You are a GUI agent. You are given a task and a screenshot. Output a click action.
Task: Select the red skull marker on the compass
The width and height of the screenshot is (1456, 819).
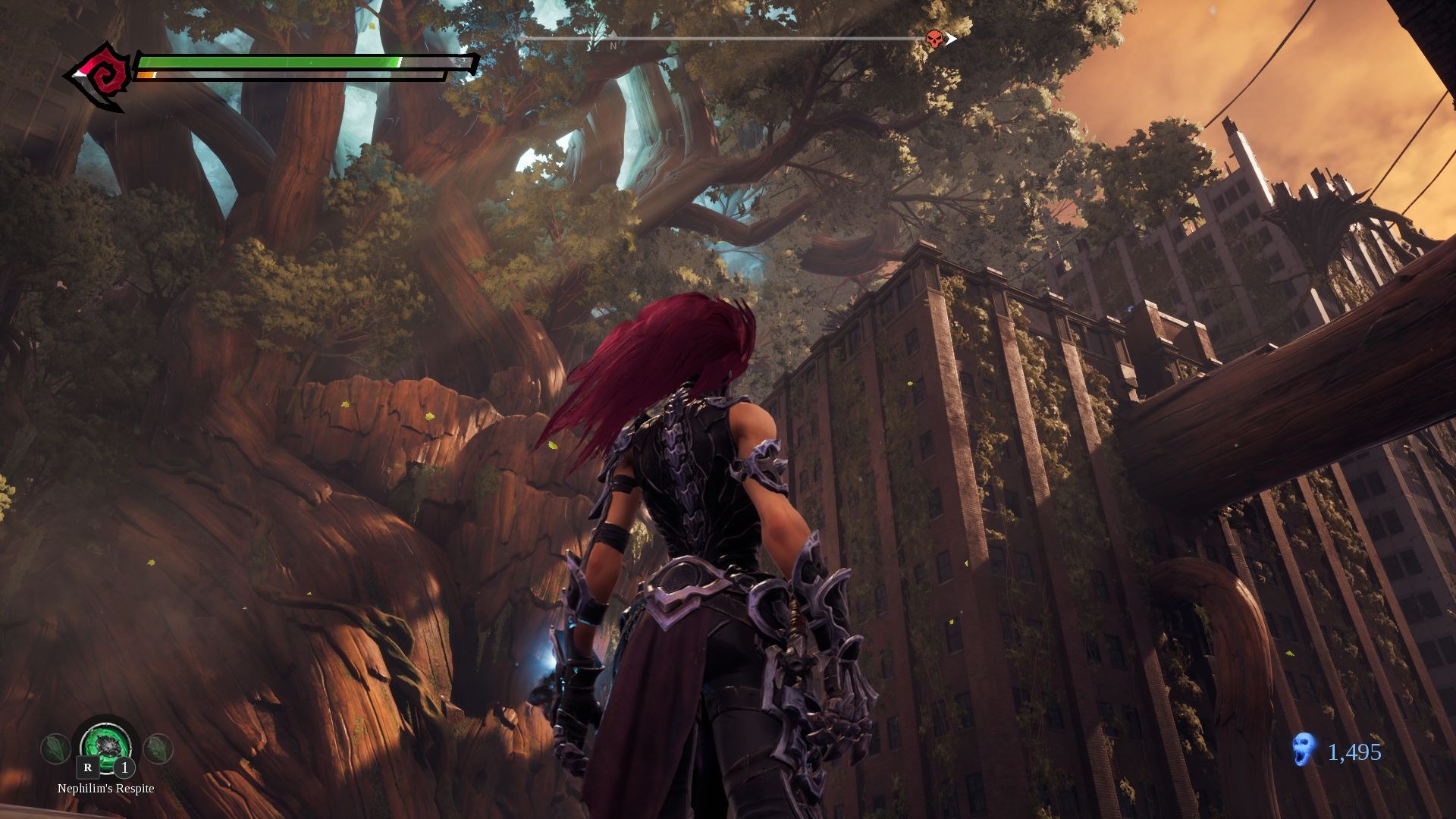coord(934,39)
